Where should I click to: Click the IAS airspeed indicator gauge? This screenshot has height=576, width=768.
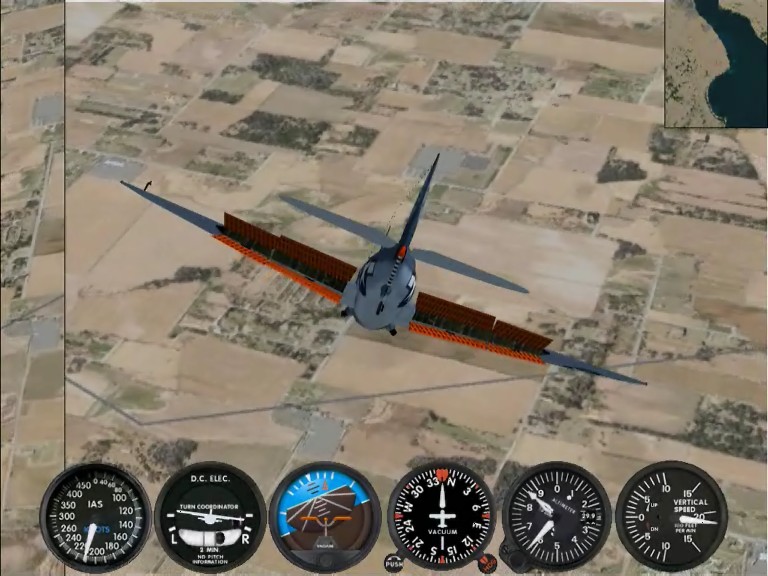[95, 517]
